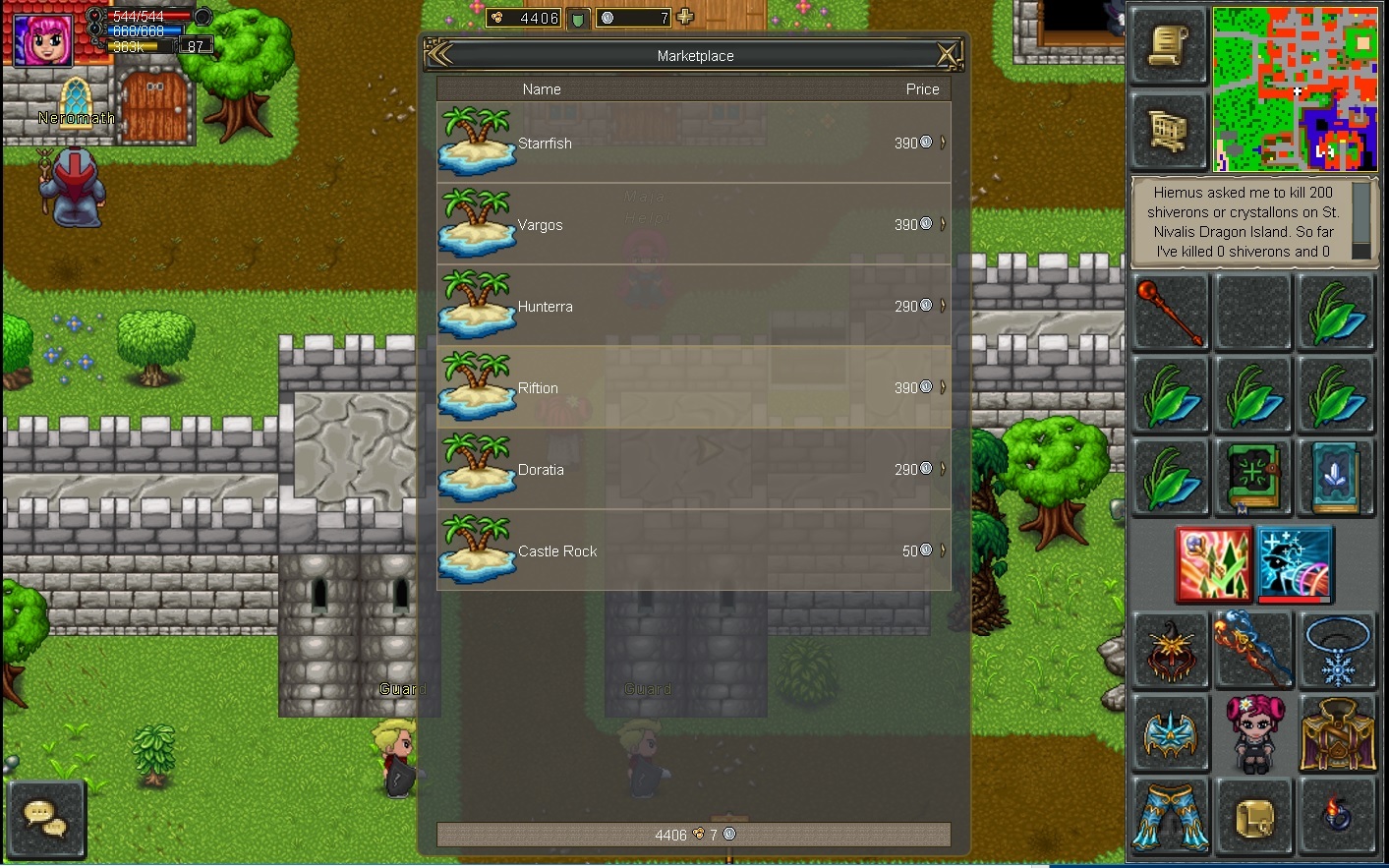Activate the red arrows skill
The height and width of the screenshot is (868, 1389).
(x=1214, y=563)
